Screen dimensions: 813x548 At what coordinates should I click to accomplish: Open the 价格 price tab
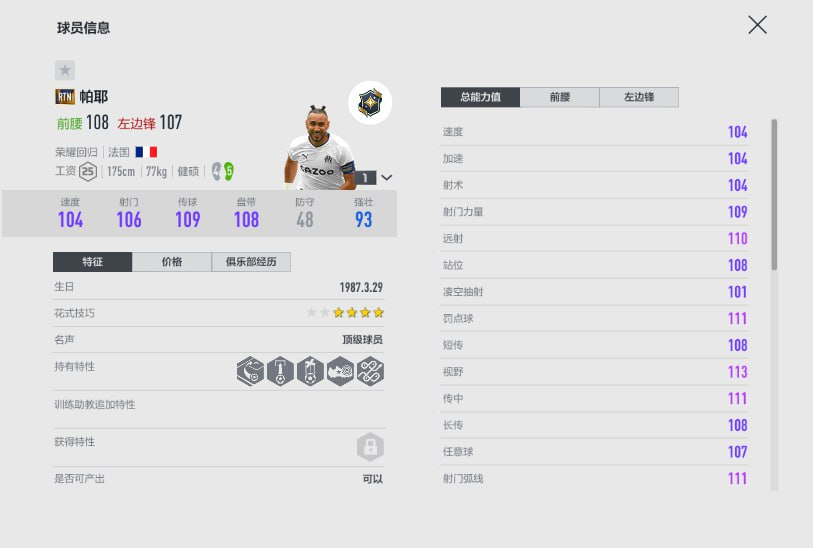[171, 262]
